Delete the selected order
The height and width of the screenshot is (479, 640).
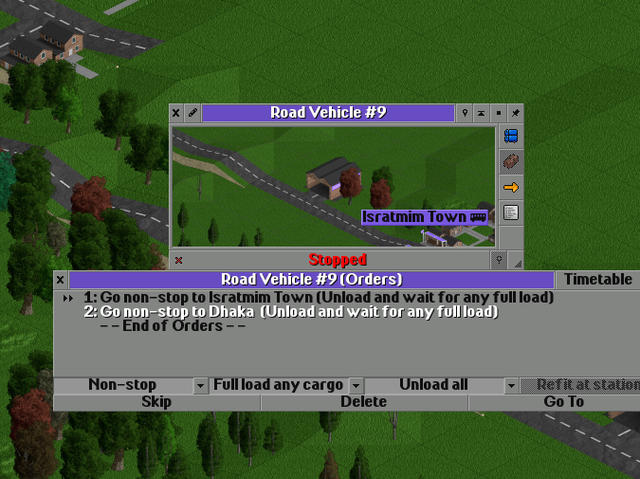click(364, 402)
